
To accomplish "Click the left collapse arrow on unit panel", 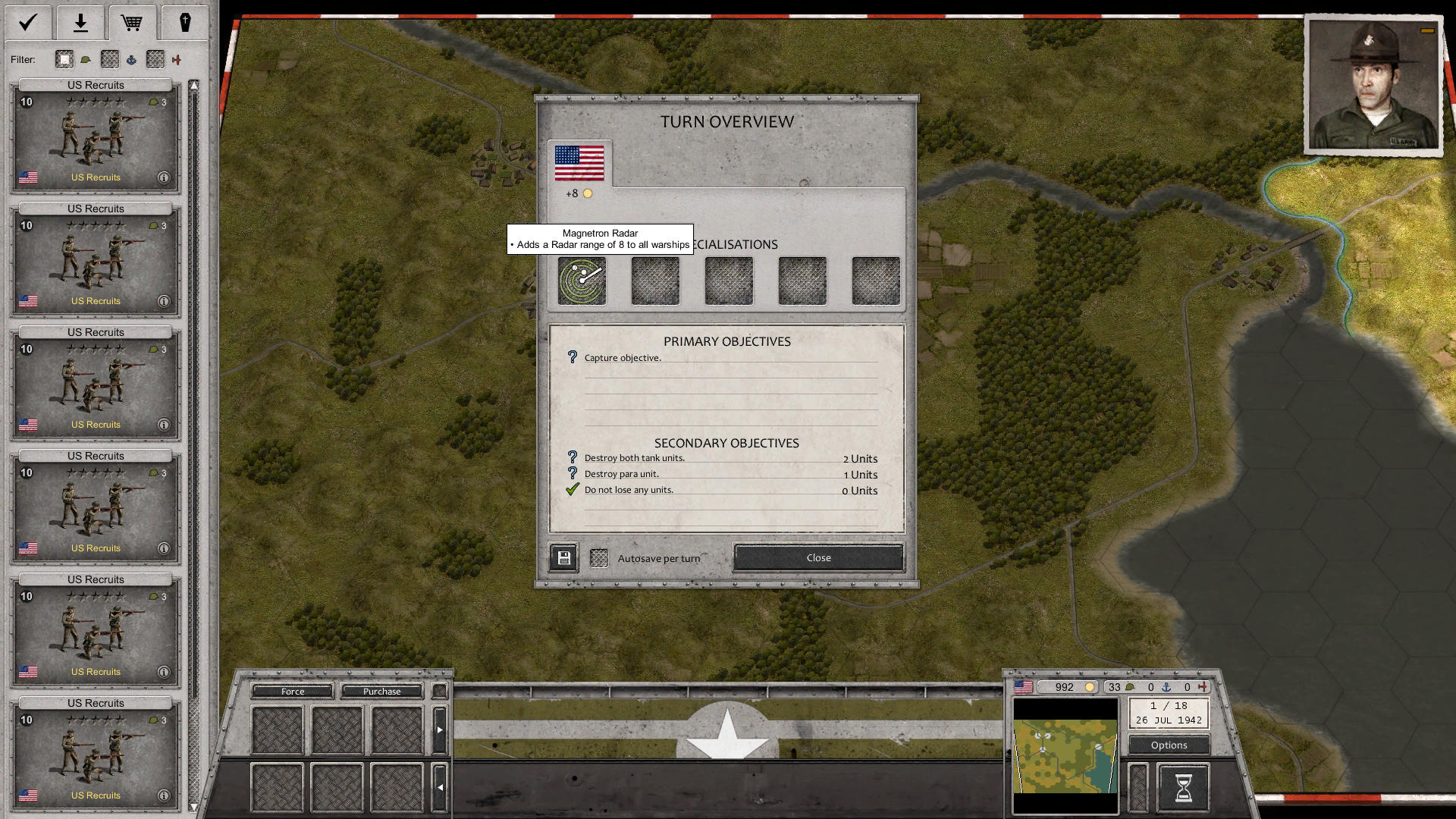I will 440,787.
